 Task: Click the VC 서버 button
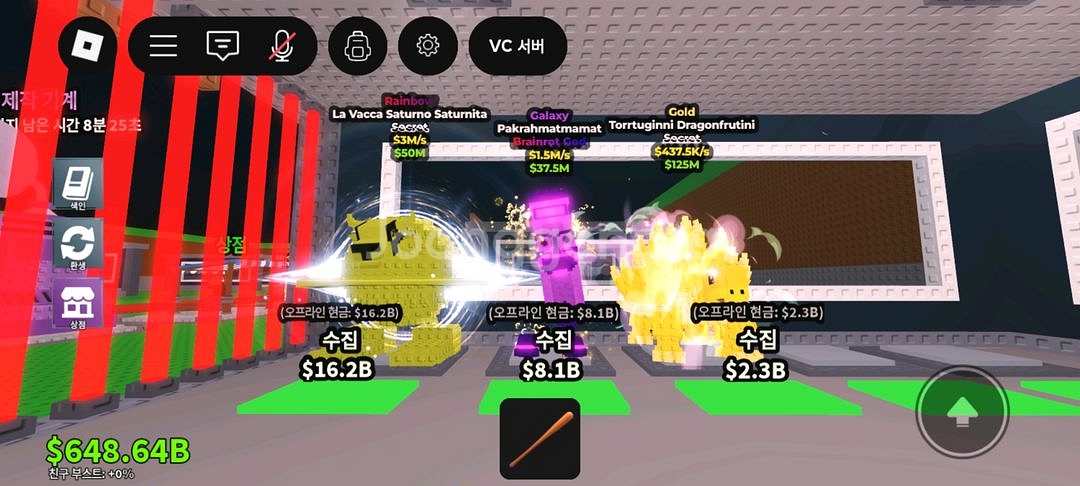[517, 46]
